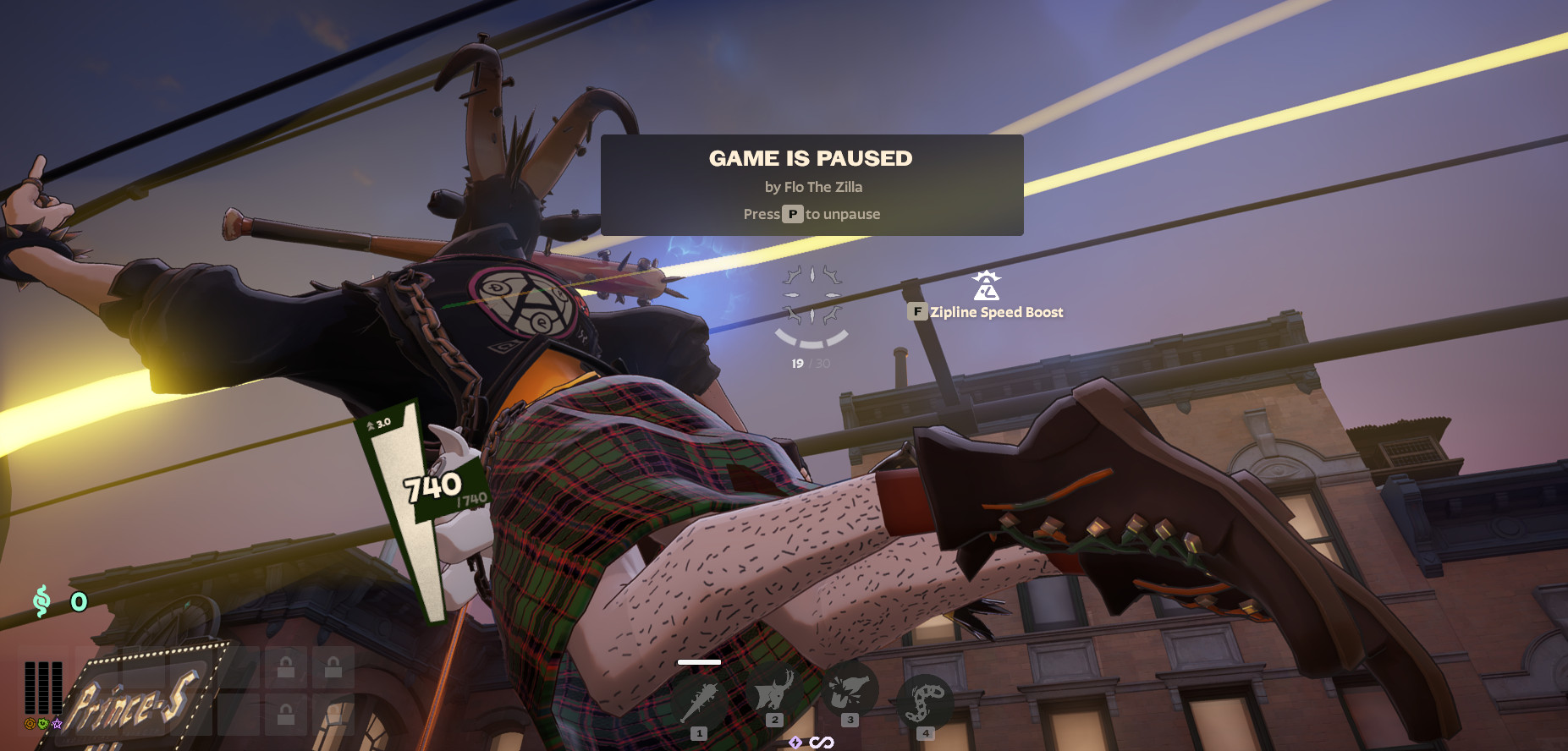Image resolution: width=1568 pixels, height=751 pixels.
Task: Click the infinity ammo icon
Action: [x=823, y=742]
